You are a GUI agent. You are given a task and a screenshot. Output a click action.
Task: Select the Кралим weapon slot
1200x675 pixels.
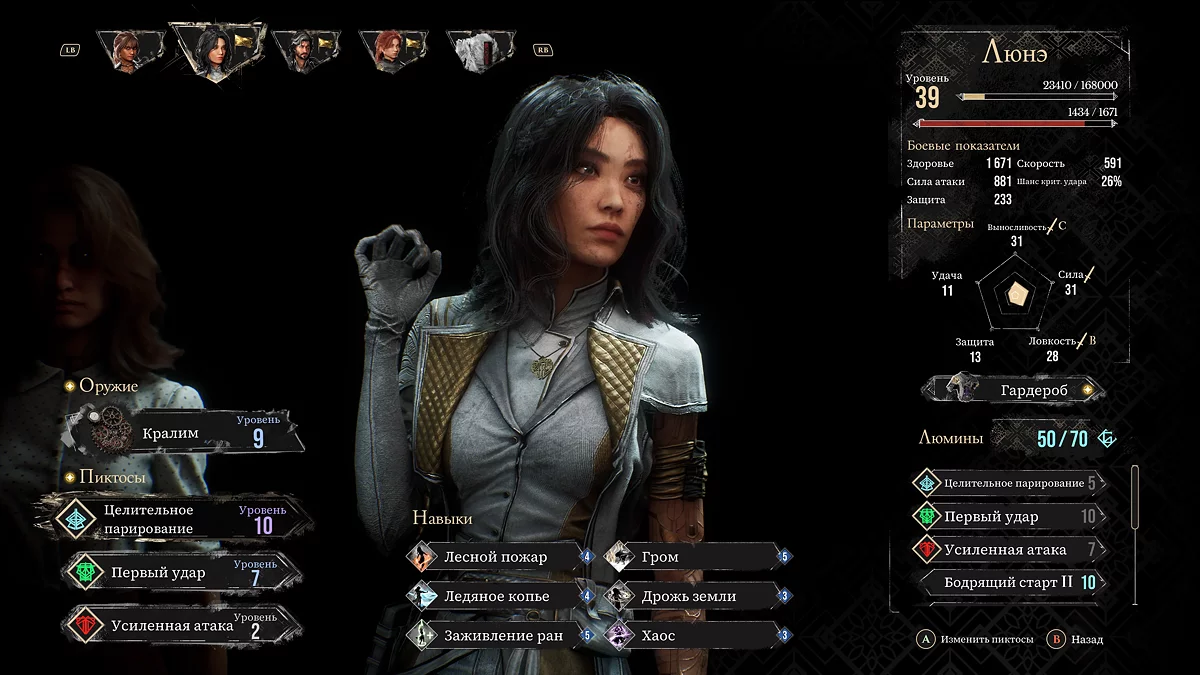[185, 433]
